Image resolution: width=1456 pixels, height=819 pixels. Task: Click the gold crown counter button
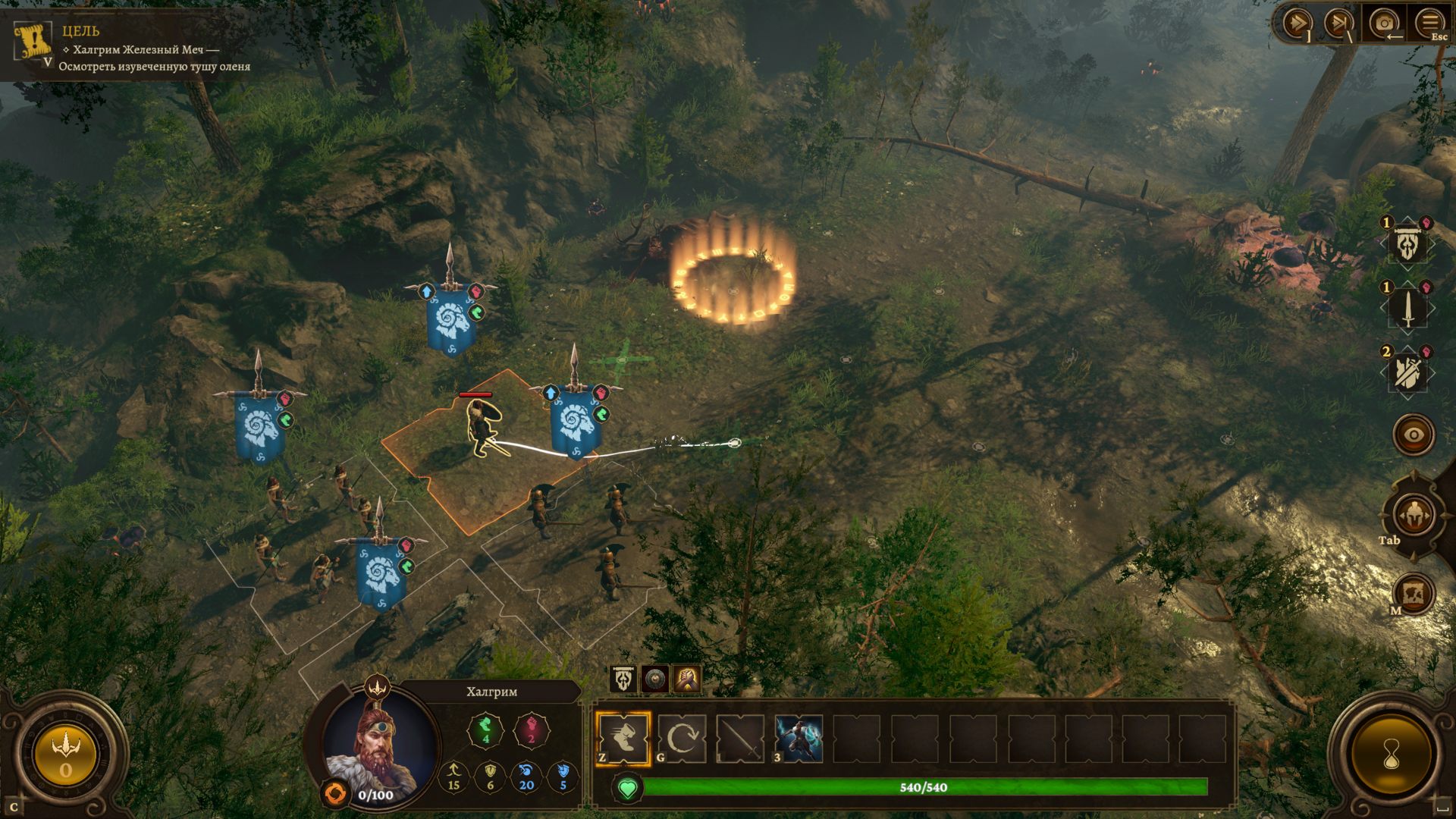(65, 755)
